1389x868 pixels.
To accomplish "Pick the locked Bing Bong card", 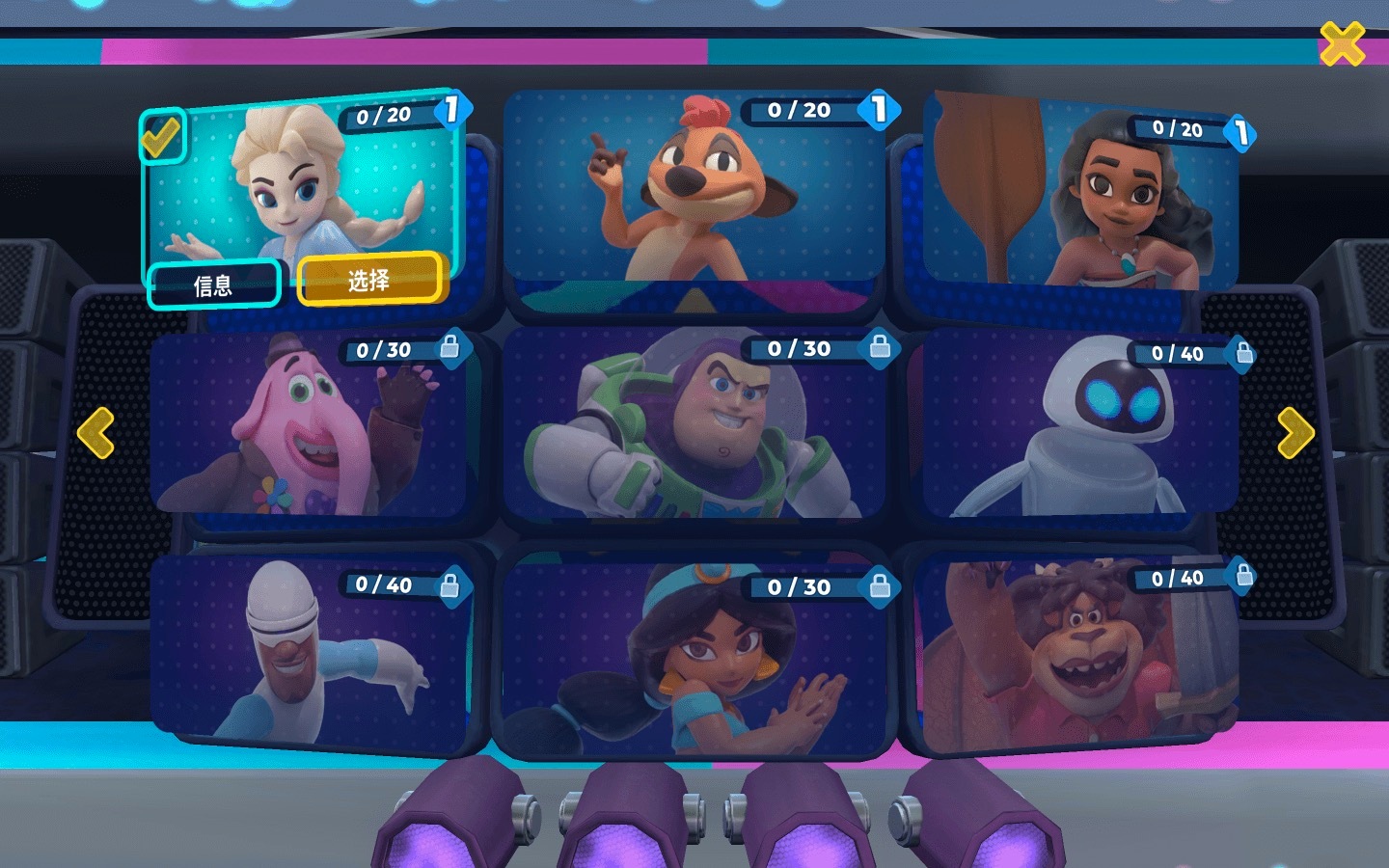I will pos(309,424).
